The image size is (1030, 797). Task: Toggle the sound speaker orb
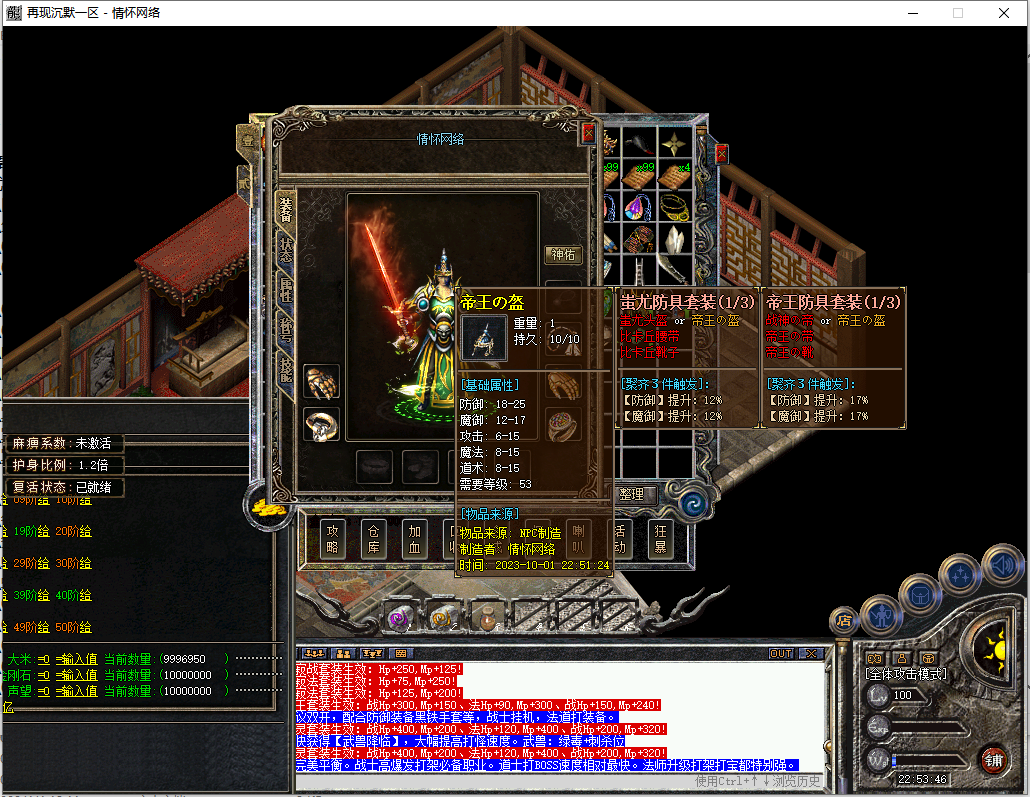tap(1001, 567)
